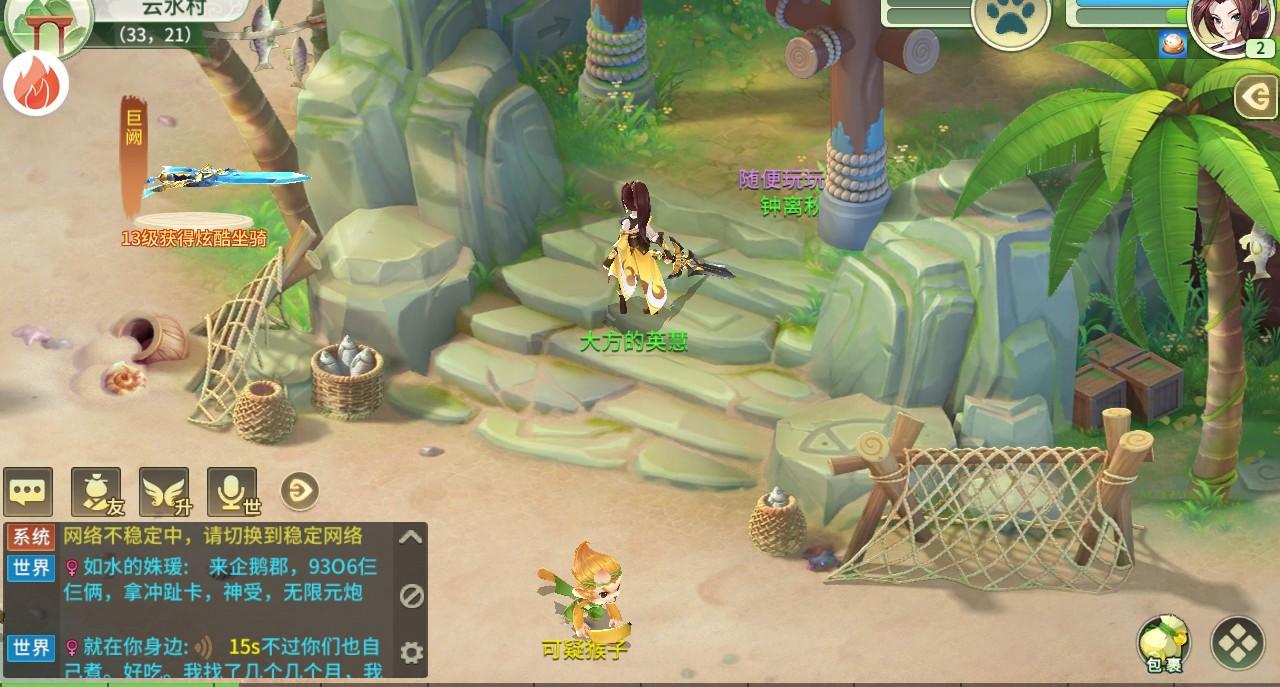This screenshot has width=1280, height=687.
Task: Click the small buff icon under the bars
Action: pyautogui.click(x=1172, y=44)
